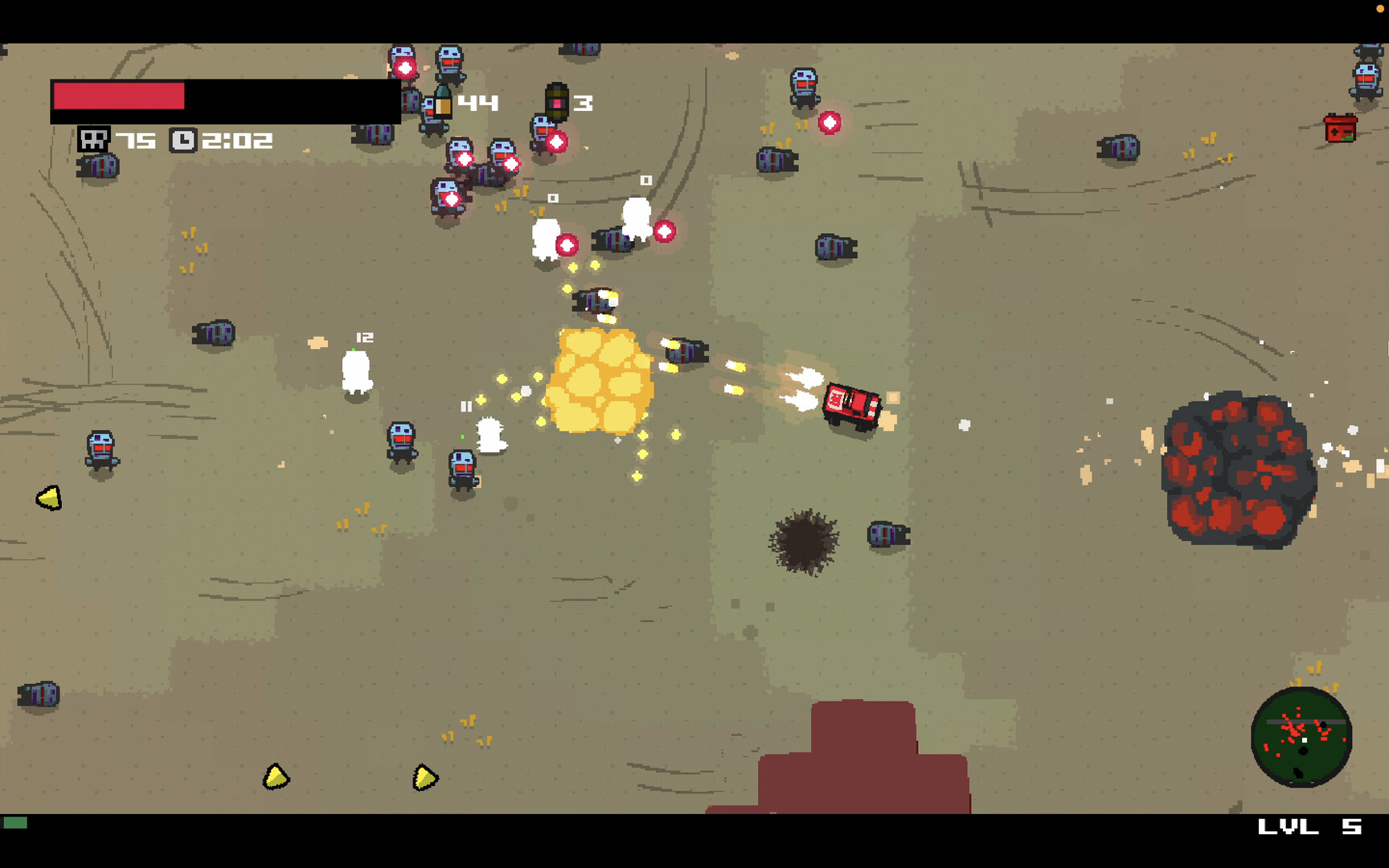Screen dimensions: 1389x868
Task: Click the green XP bar at bottom-left
Action: click(17, 823)
